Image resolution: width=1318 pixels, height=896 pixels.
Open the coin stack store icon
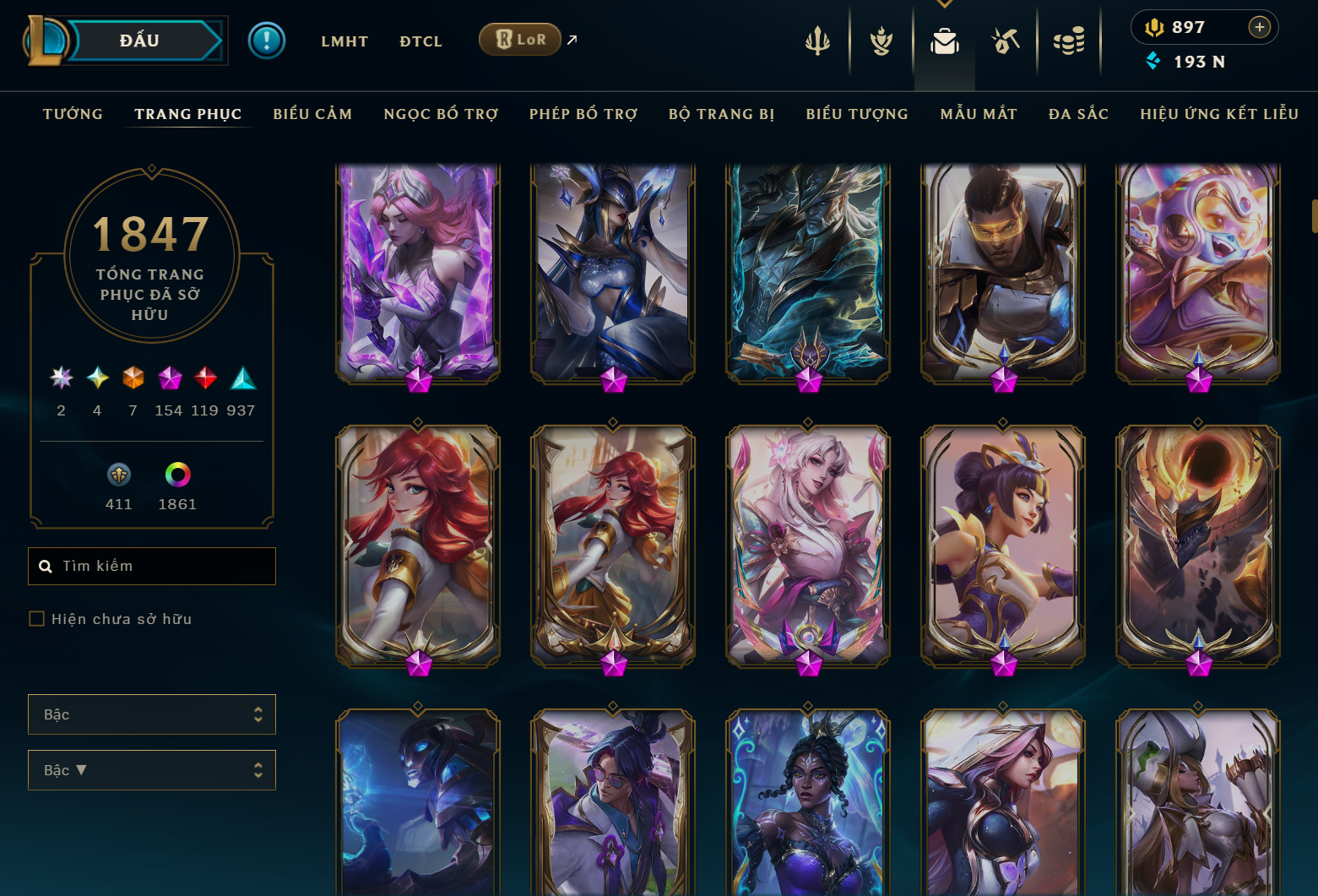(x=1069, y=41)
